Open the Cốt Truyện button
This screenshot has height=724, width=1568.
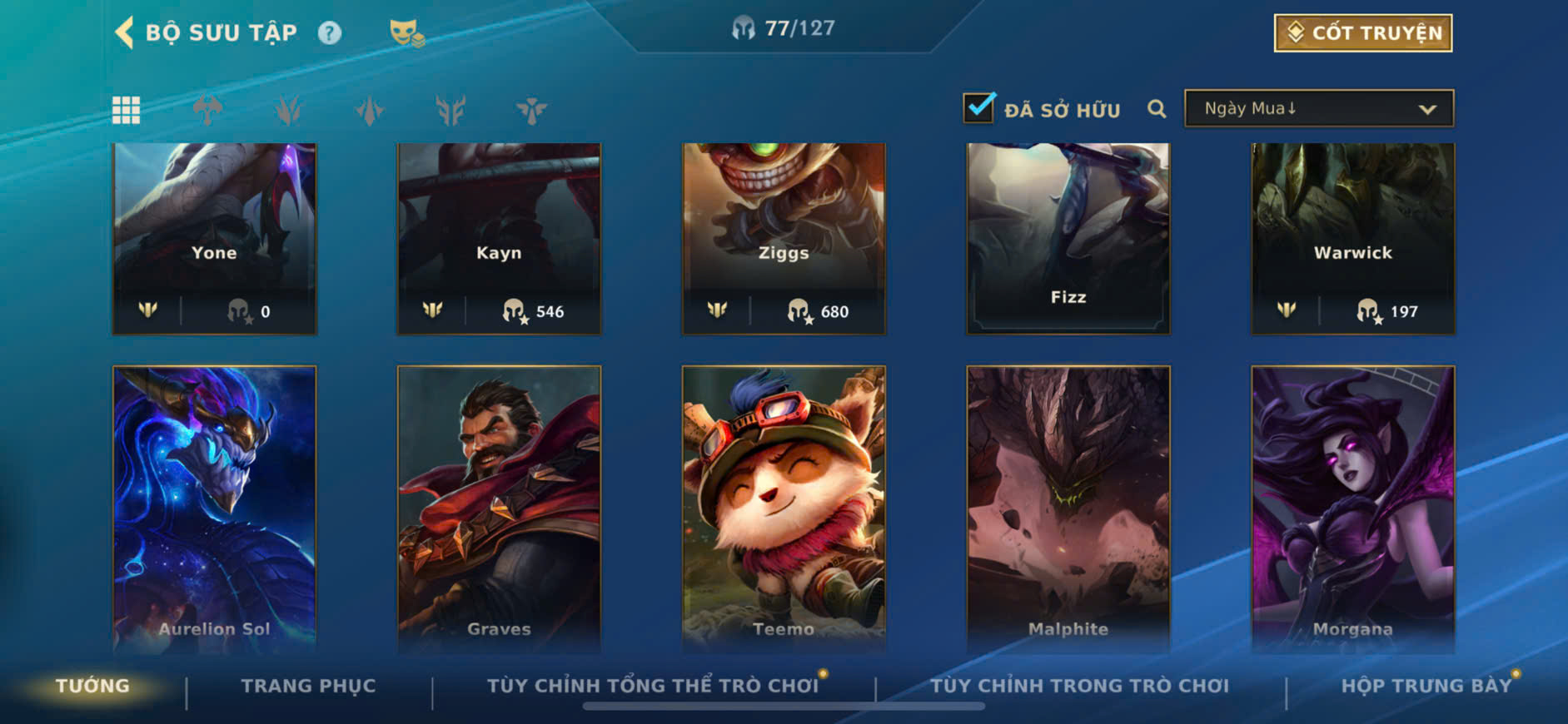click(1363, 33)
